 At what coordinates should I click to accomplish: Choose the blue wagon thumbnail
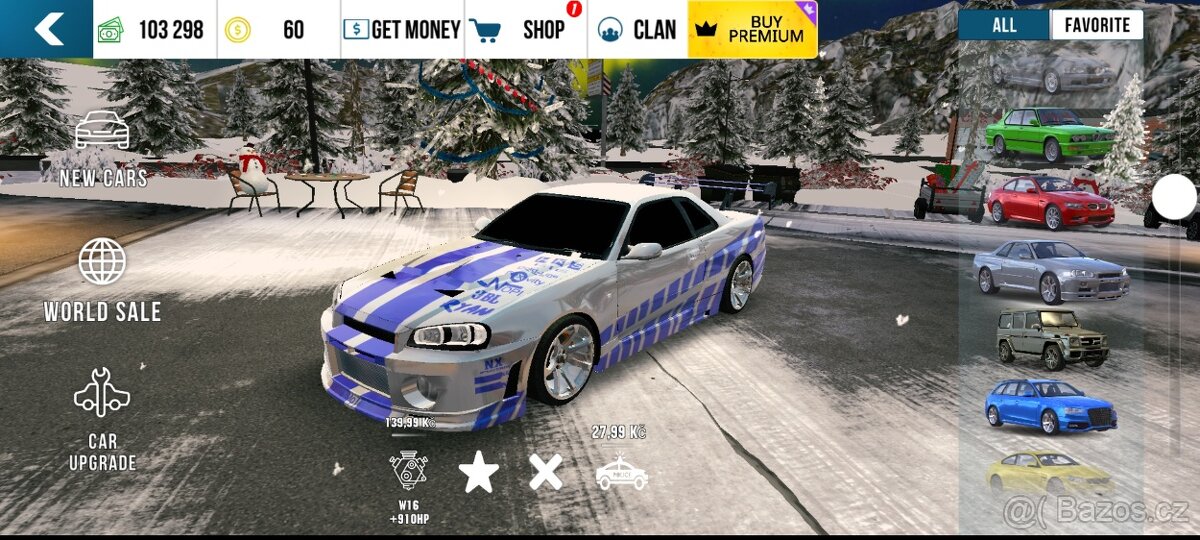[1050, 406]
